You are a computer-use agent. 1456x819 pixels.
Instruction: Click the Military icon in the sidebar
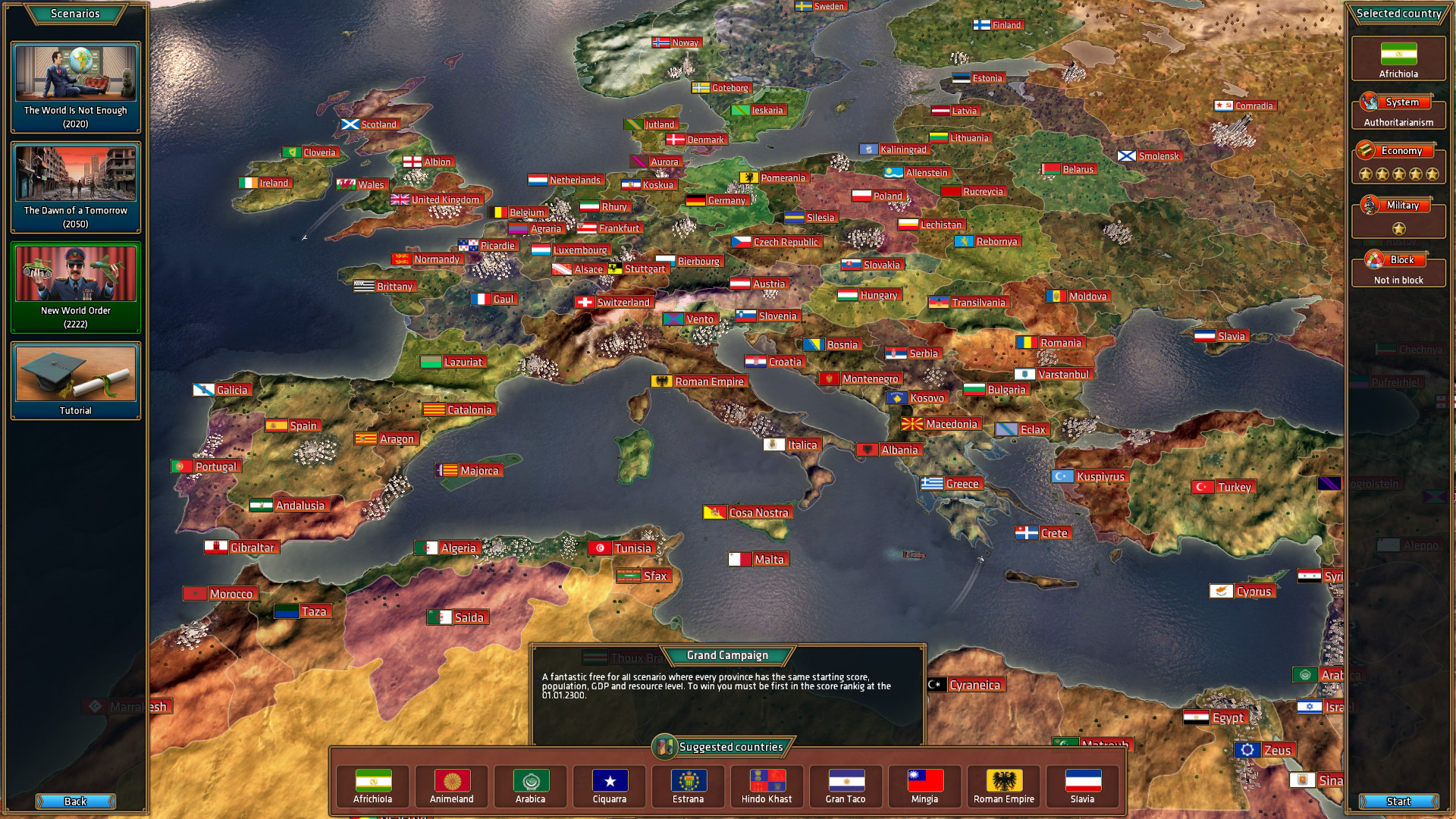point(1370,205)
